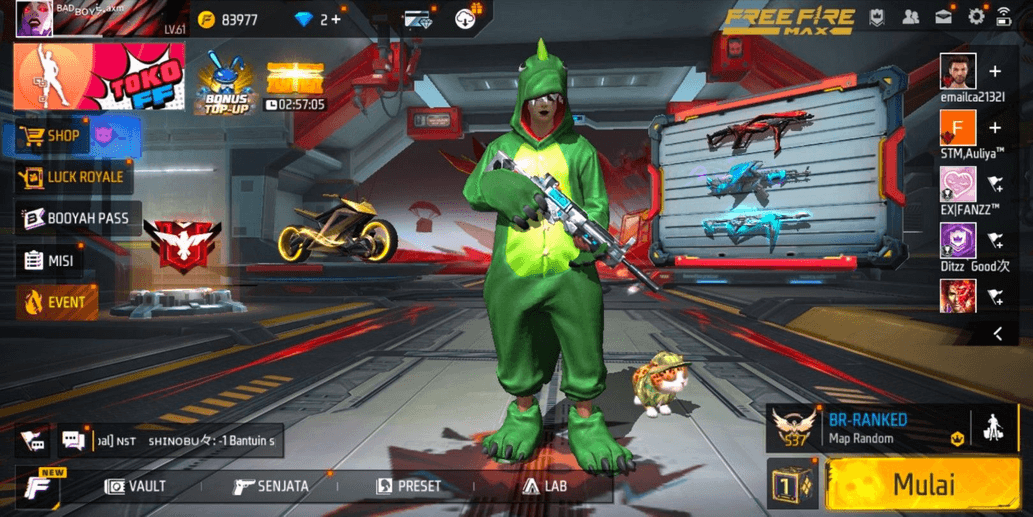Viewport: 1033px width, 517px height.
Task: Open the MISI missions menu
Action: (49, 260)
